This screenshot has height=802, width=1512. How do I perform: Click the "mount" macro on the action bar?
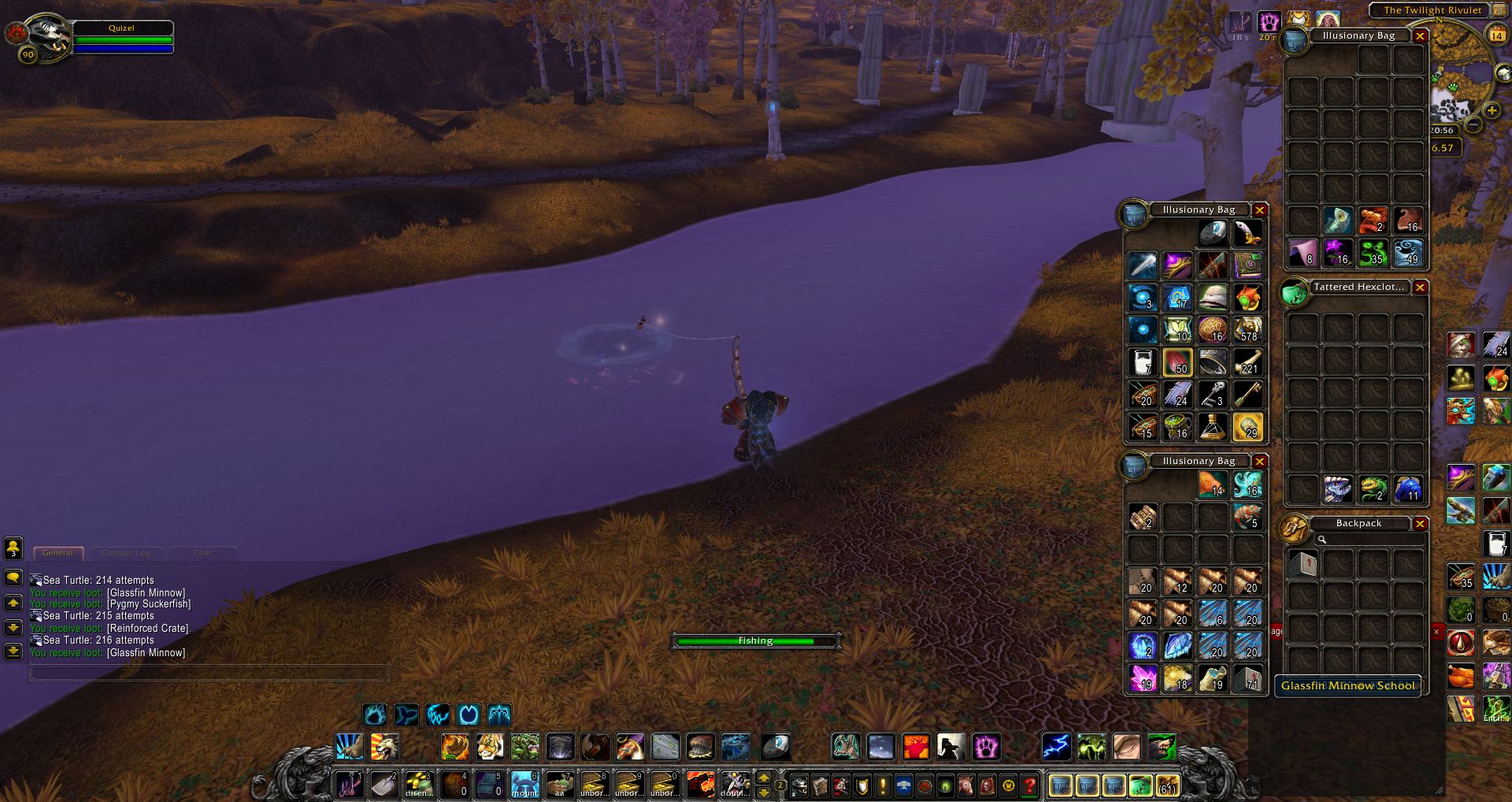pyautogui.click(x=524, y=785)
